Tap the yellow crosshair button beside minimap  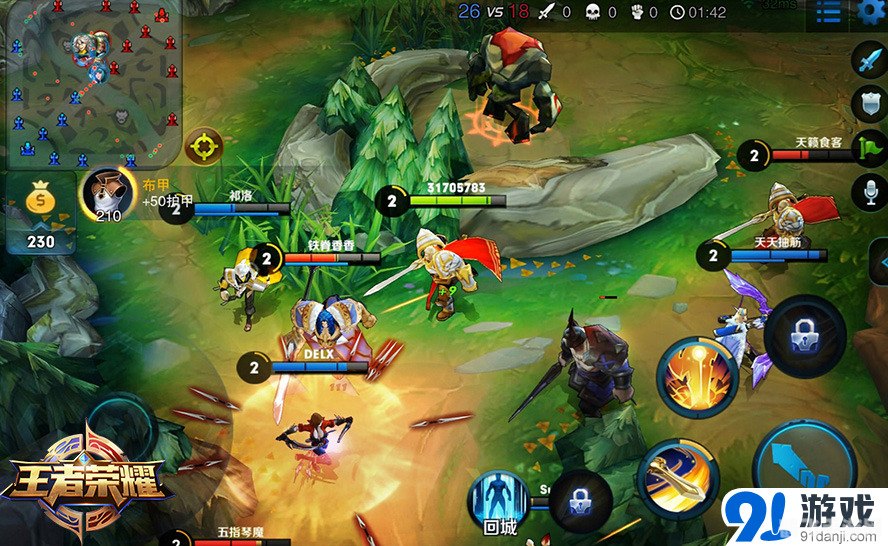[204, 146]
